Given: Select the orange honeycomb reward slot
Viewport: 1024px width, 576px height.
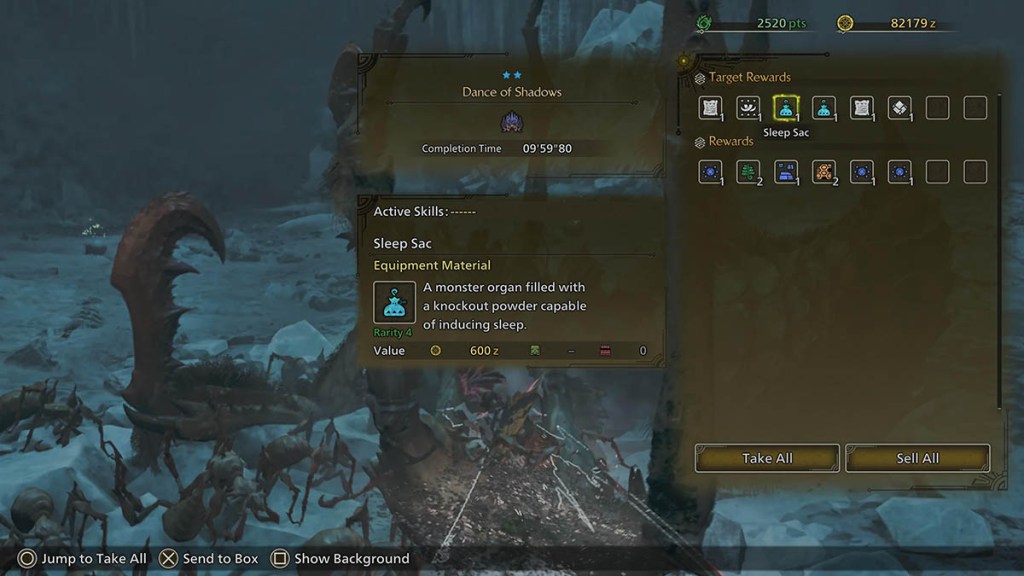Looking at the screenshot, I should [x=824, y=172].
